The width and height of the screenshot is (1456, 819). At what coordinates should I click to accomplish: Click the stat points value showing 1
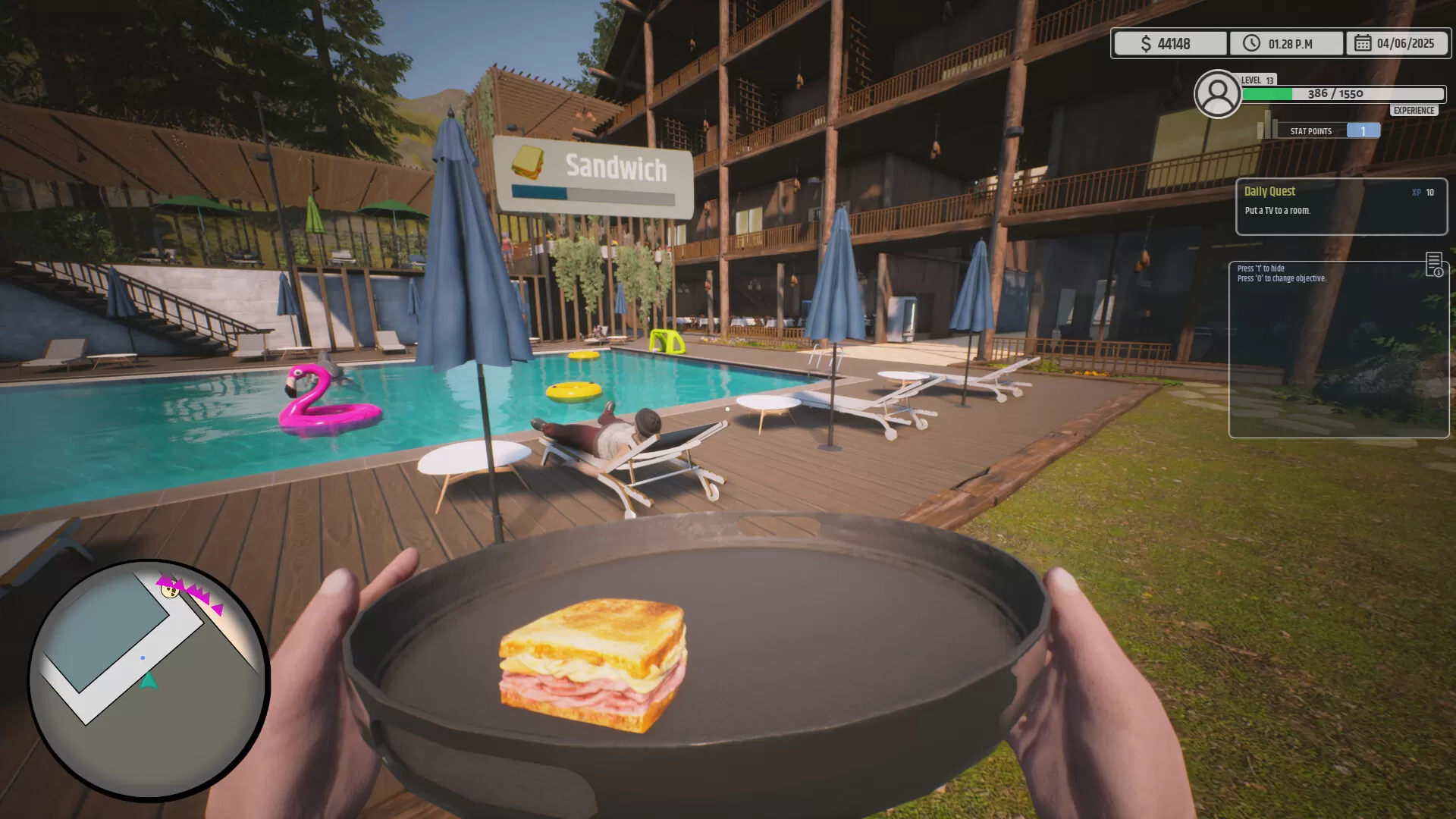click(x=1363, y=130)
